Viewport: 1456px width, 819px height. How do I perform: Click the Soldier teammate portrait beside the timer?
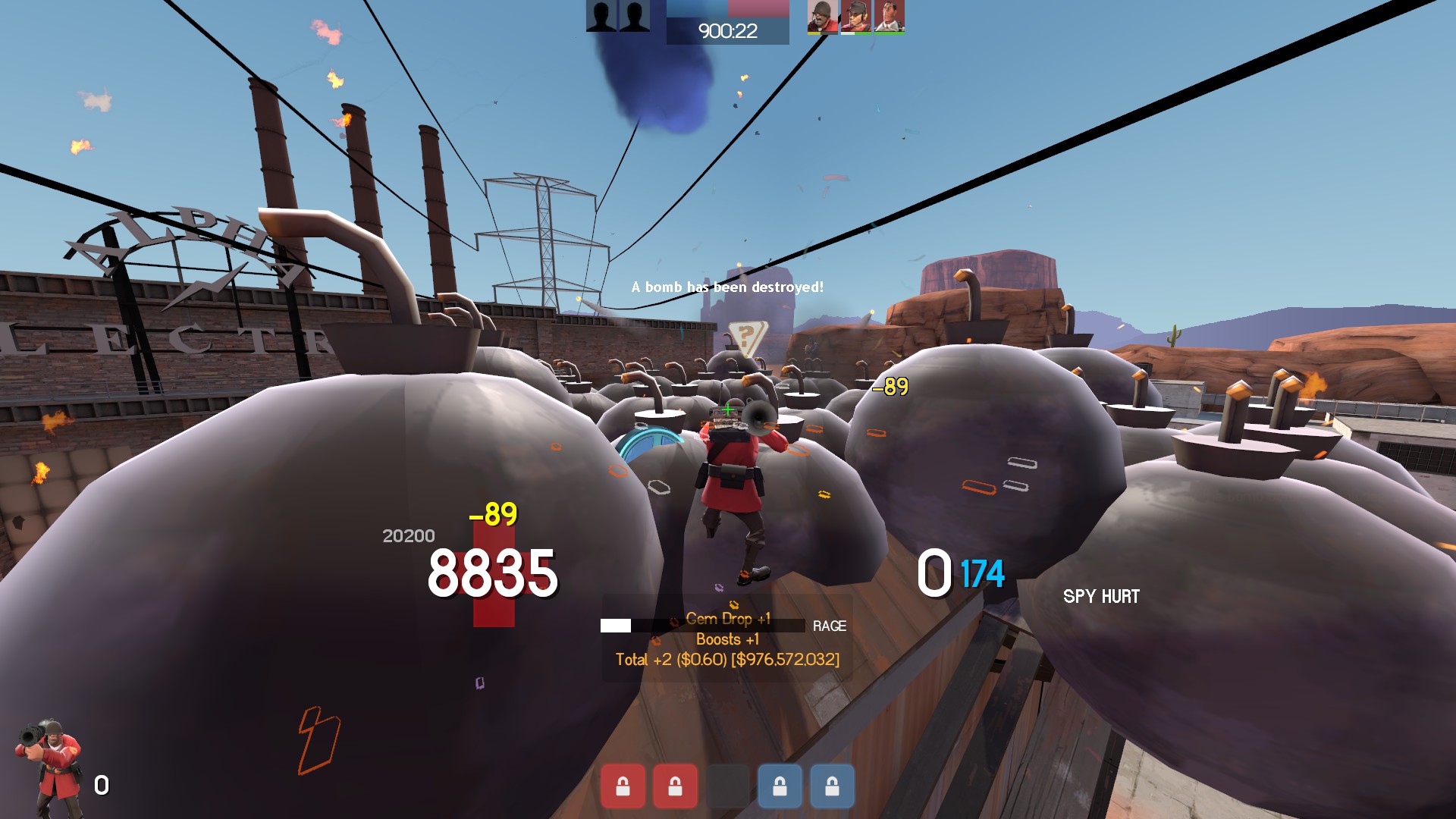(822, 16)
